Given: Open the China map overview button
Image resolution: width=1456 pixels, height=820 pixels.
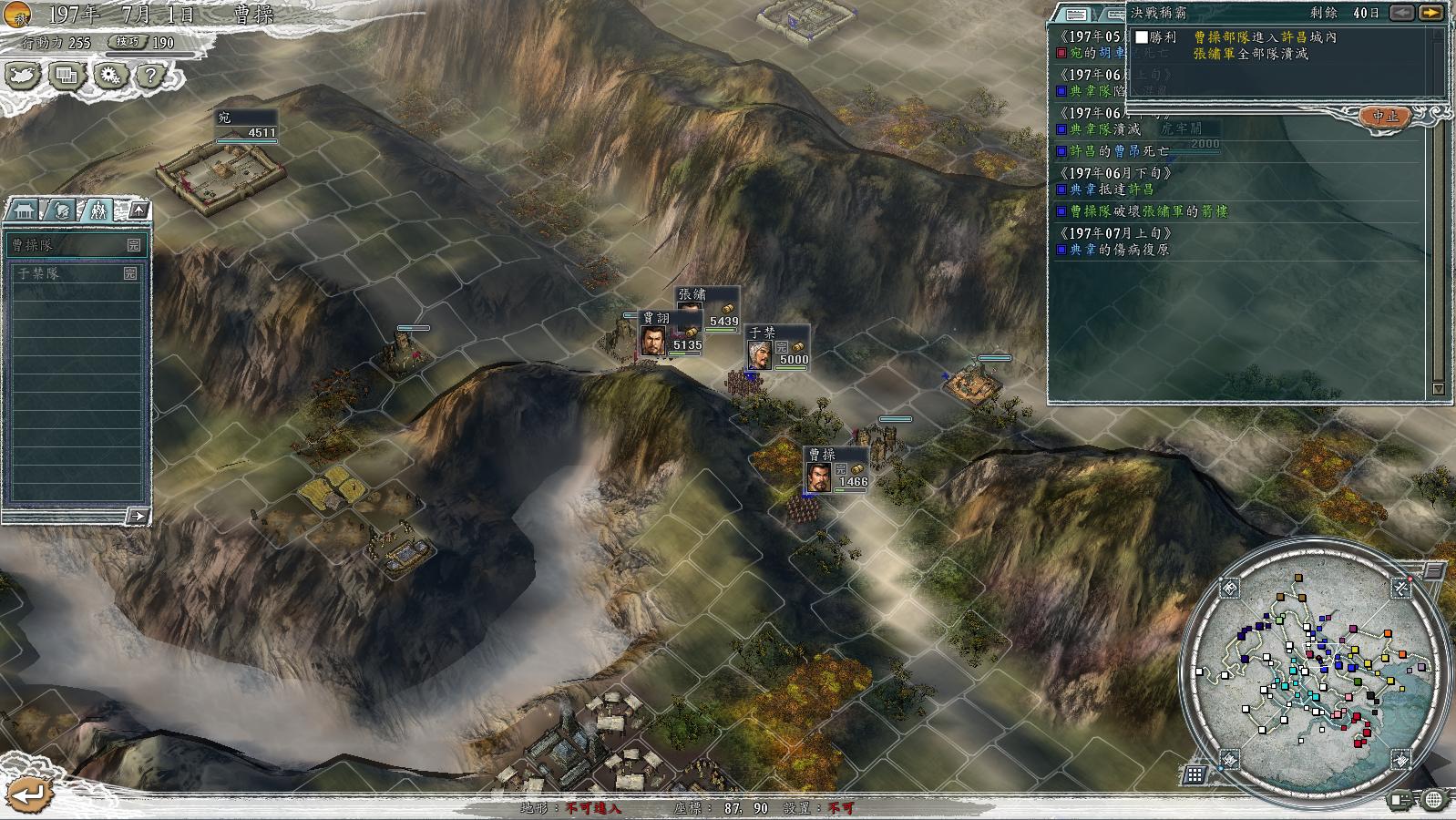Looking at the screenshot, I should [x=22, y=76].
